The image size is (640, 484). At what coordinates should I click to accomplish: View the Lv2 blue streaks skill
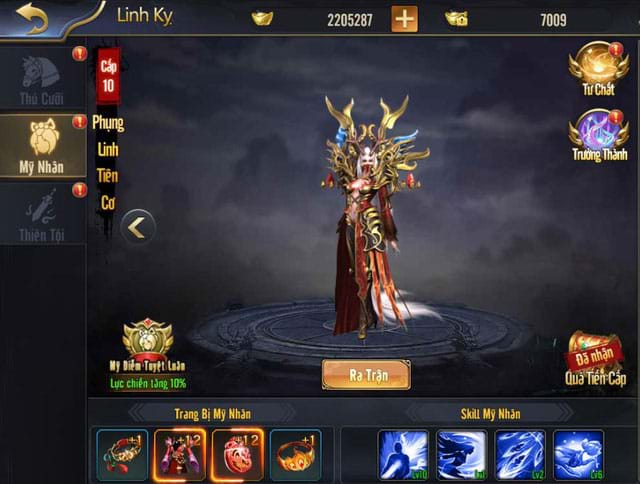(x=521, y=455)
